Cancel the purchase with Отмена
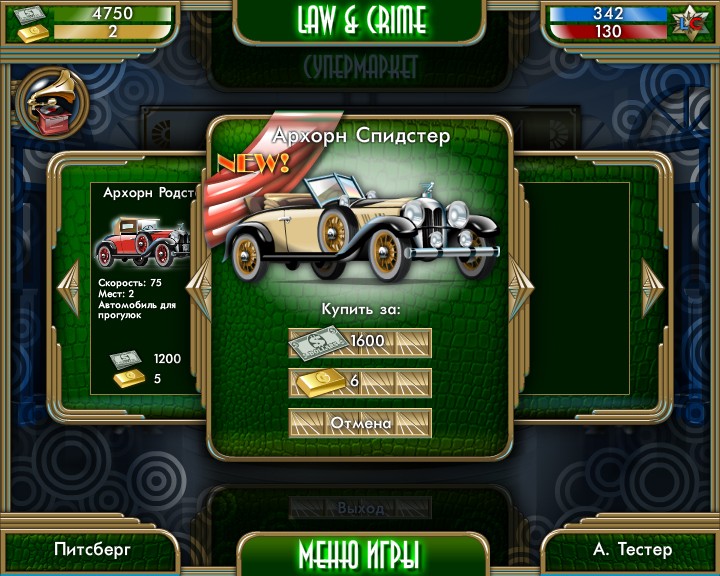The width and height of the screenshot is (720, 576). click(360, 423)
